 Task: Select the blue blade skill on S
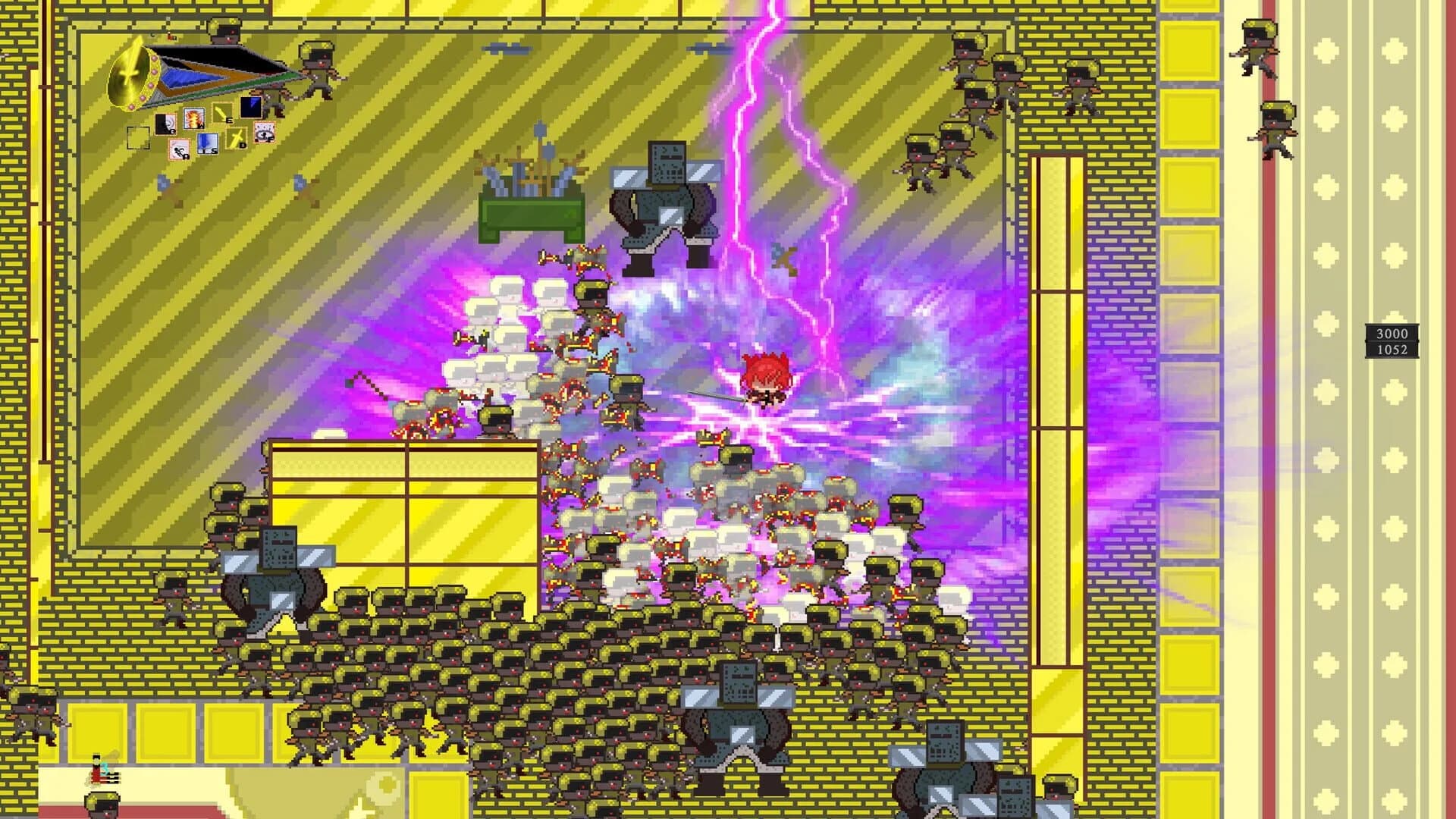(x=208, y=142)
